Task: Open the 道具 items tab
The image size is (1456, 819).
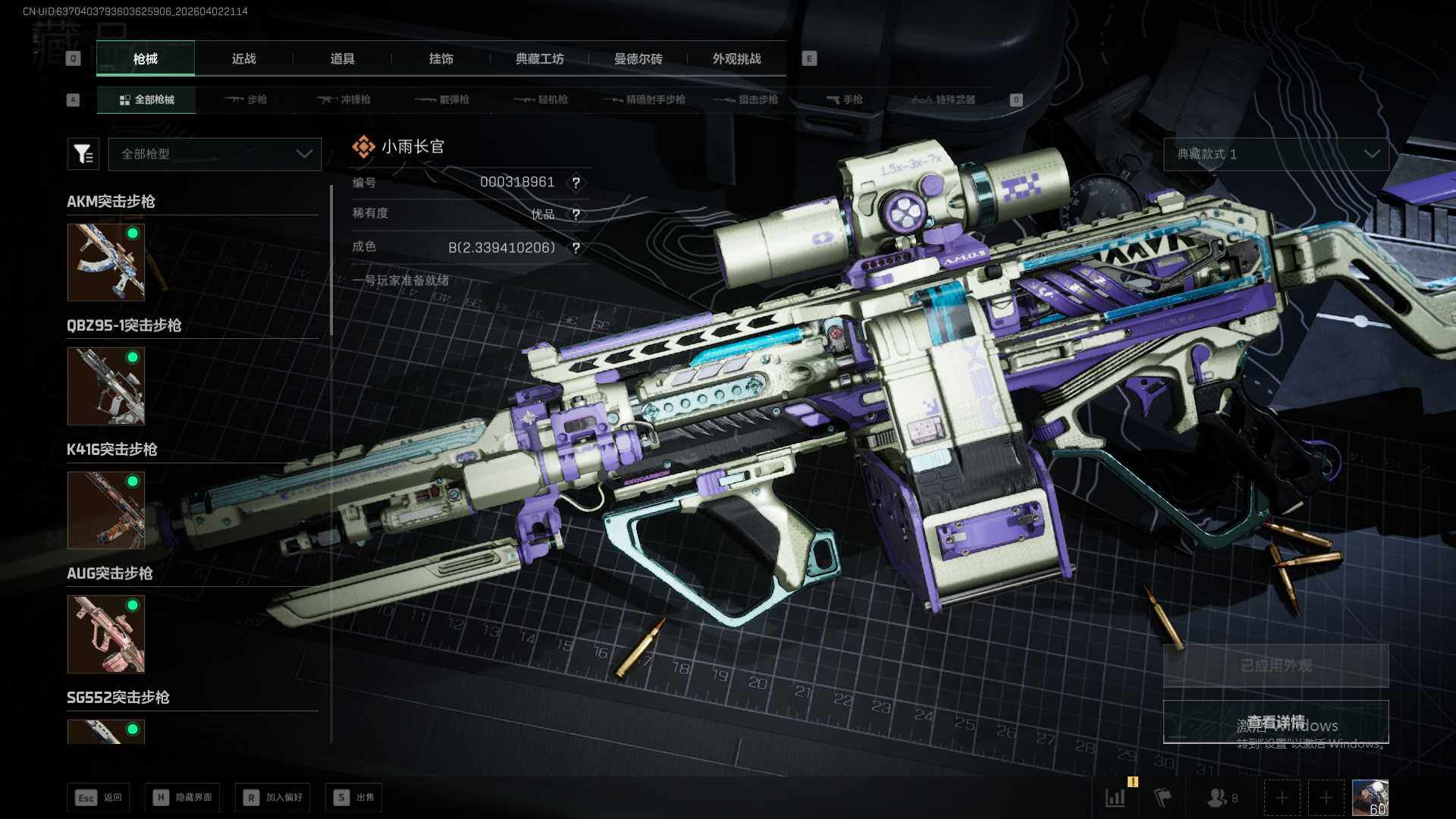Action: point(342,58)
